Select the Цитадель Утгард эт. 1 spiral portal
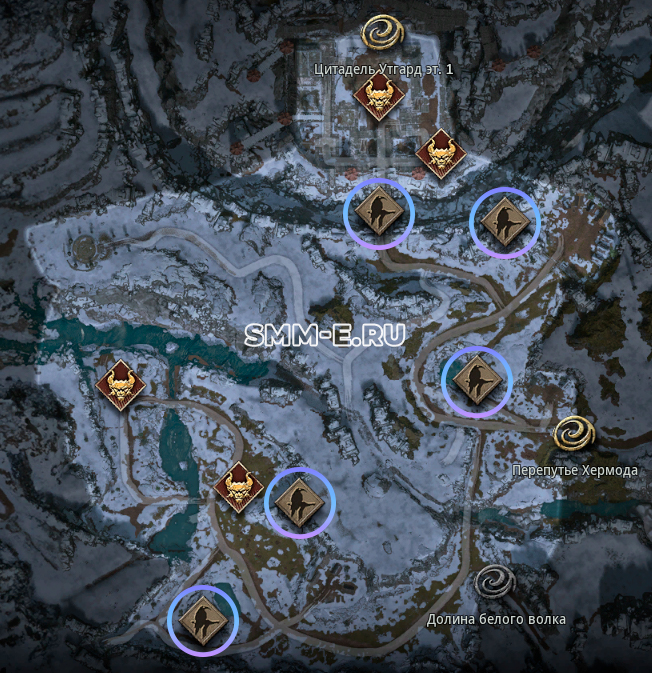Screen dimensions: 652x673 [x=382, y=34]
